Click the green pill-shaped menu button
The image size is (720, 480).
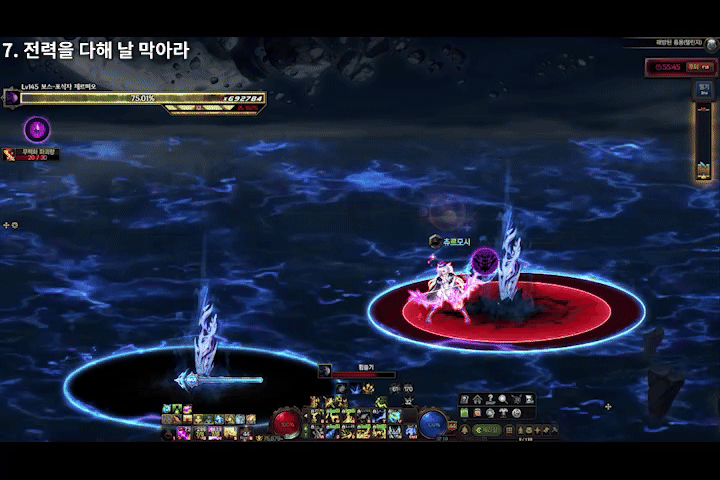pyautogui.click(x=488, y=429)
